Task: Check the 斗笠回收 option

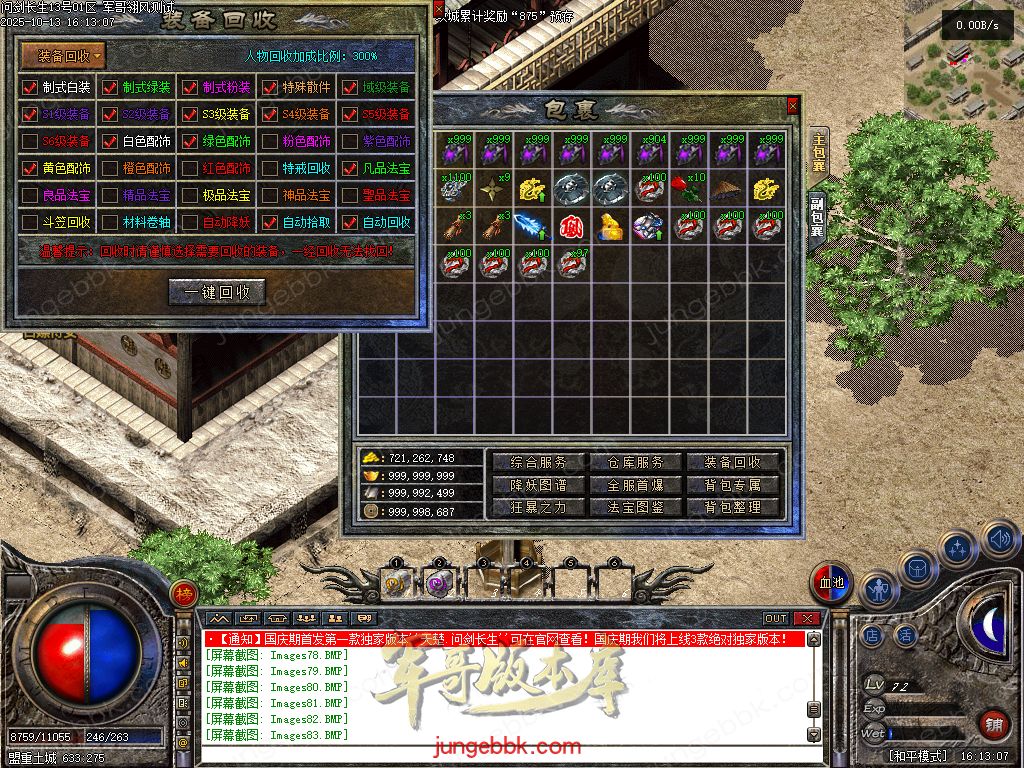Action: 30,222
